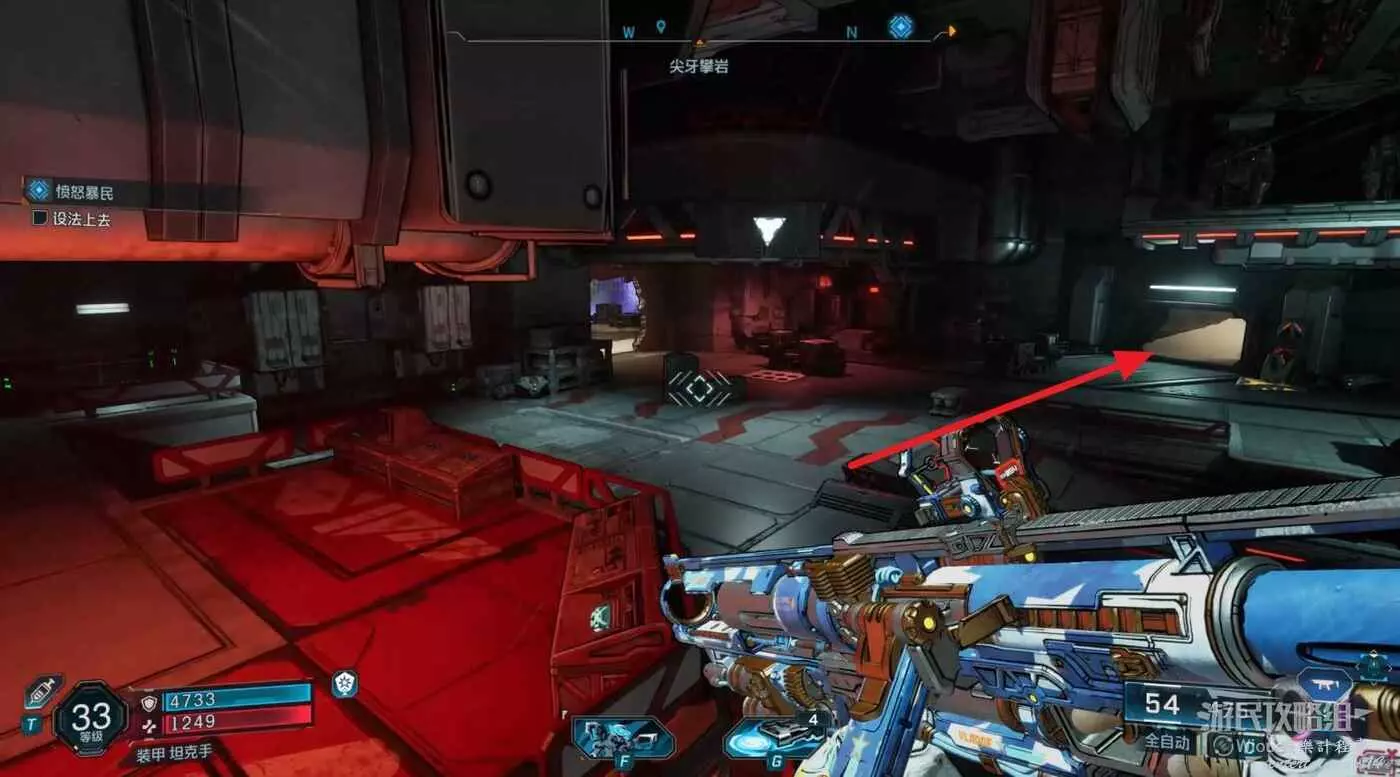This screenshot has height=777, width=1400.
Task: Click the 全自动 fire mode label
Action: pos(1166,742)
